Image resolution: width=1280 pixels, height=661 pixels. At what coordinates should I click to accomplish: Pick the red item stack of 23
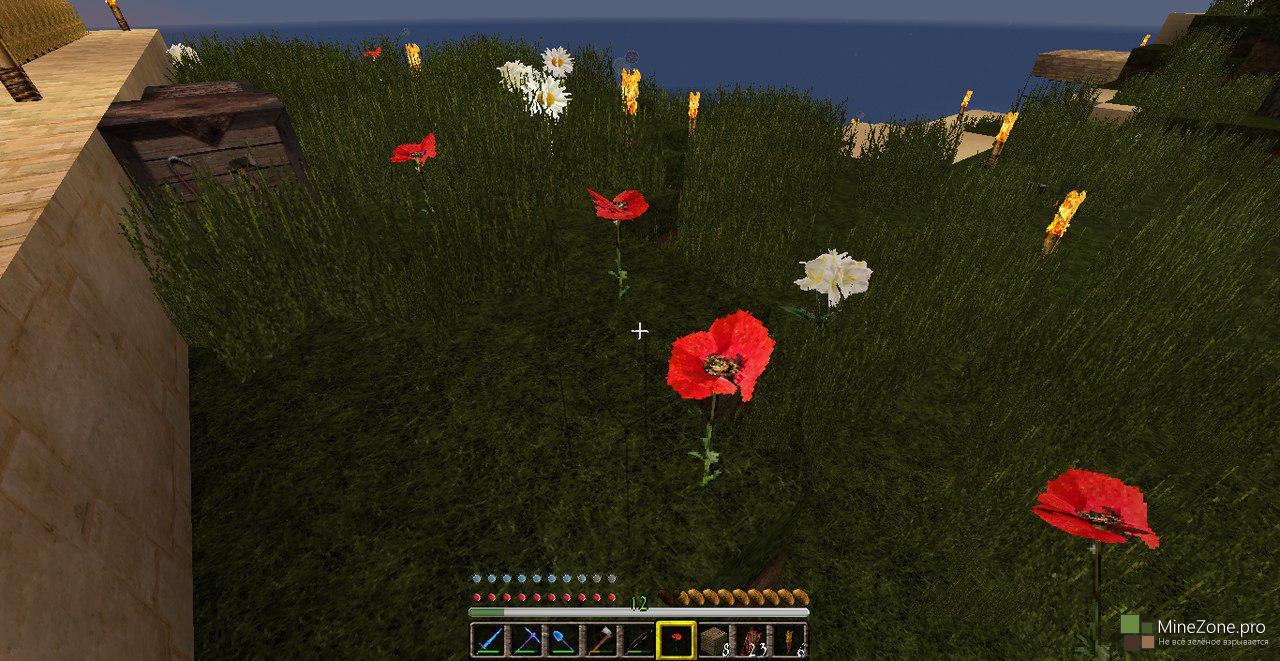tap(751, 640)
